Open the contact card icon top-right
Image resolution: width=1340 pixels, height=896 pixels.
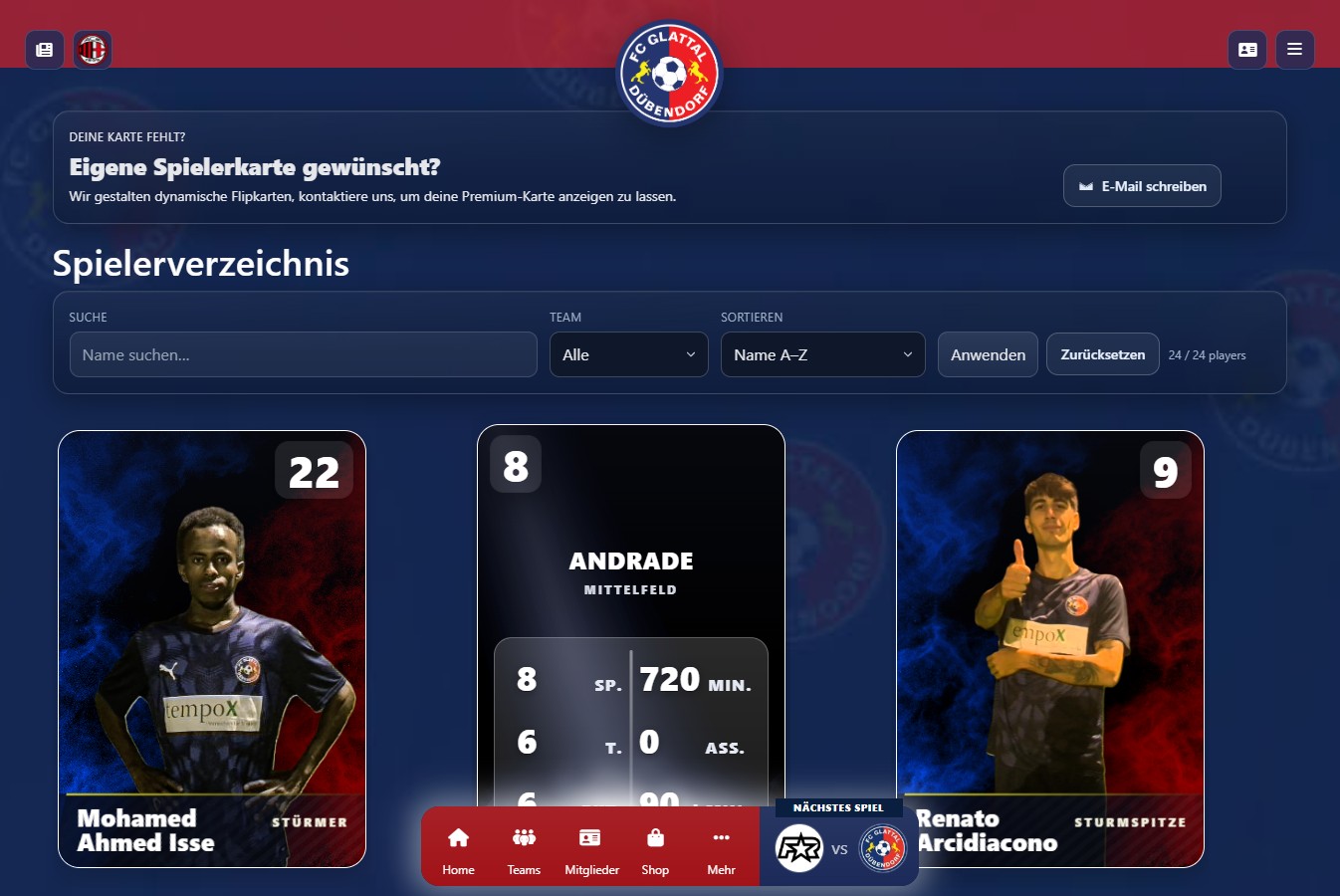pyautogui.click(x=1247, y=49)
